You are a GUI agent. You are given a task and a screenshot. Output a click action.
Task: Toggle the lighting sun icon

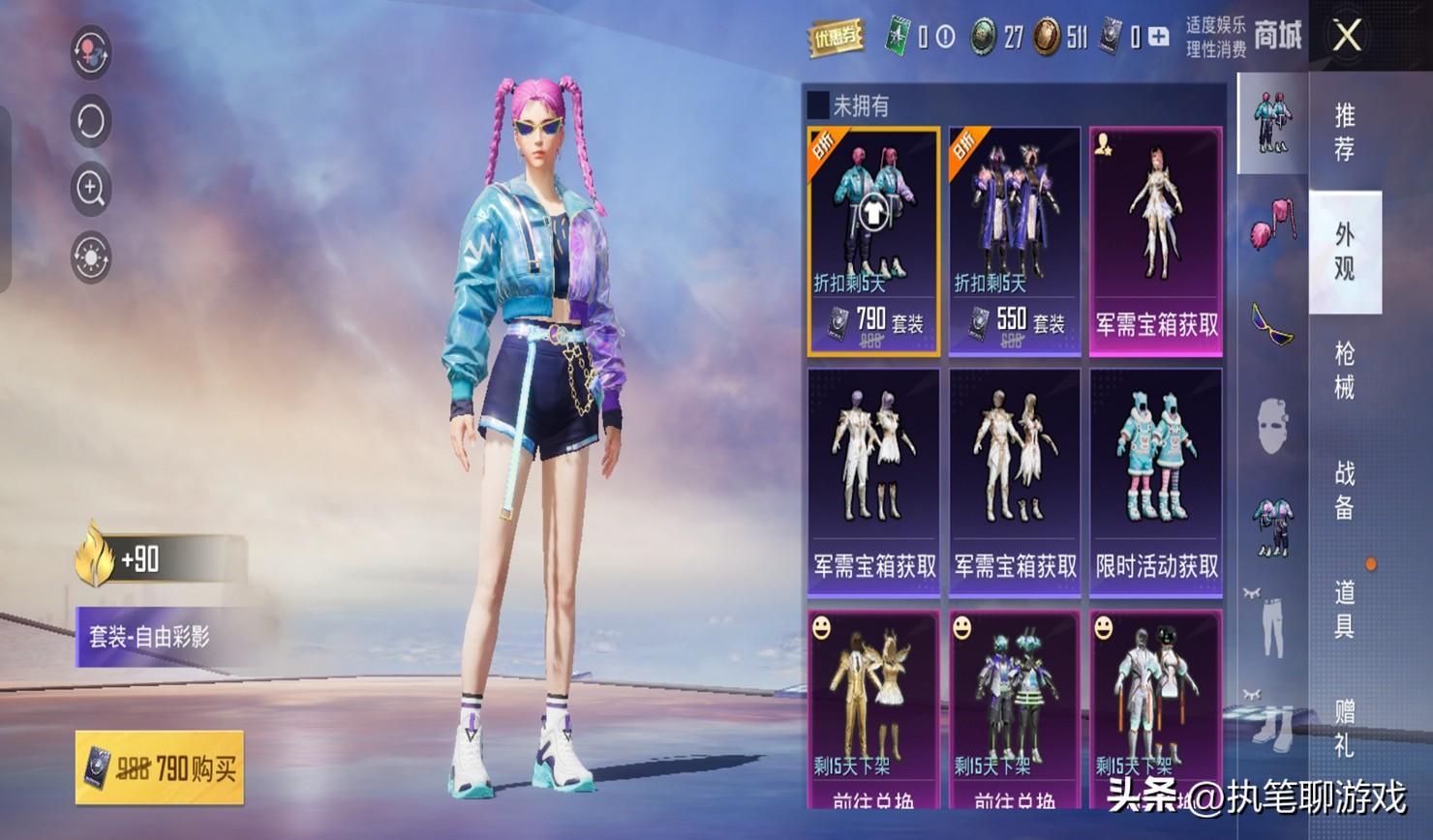91,257
